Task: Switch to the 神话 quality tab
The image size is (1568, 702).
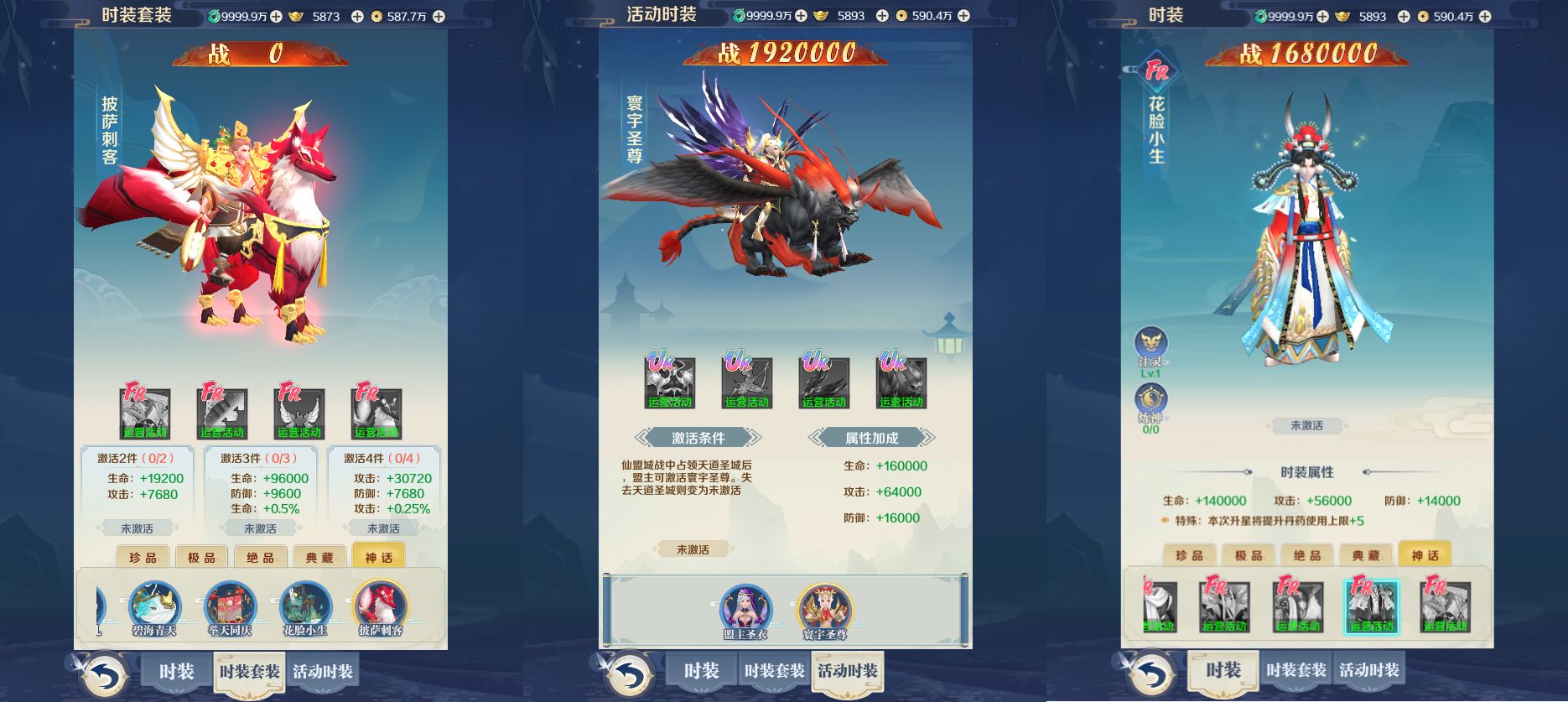Action: point(378,557)
